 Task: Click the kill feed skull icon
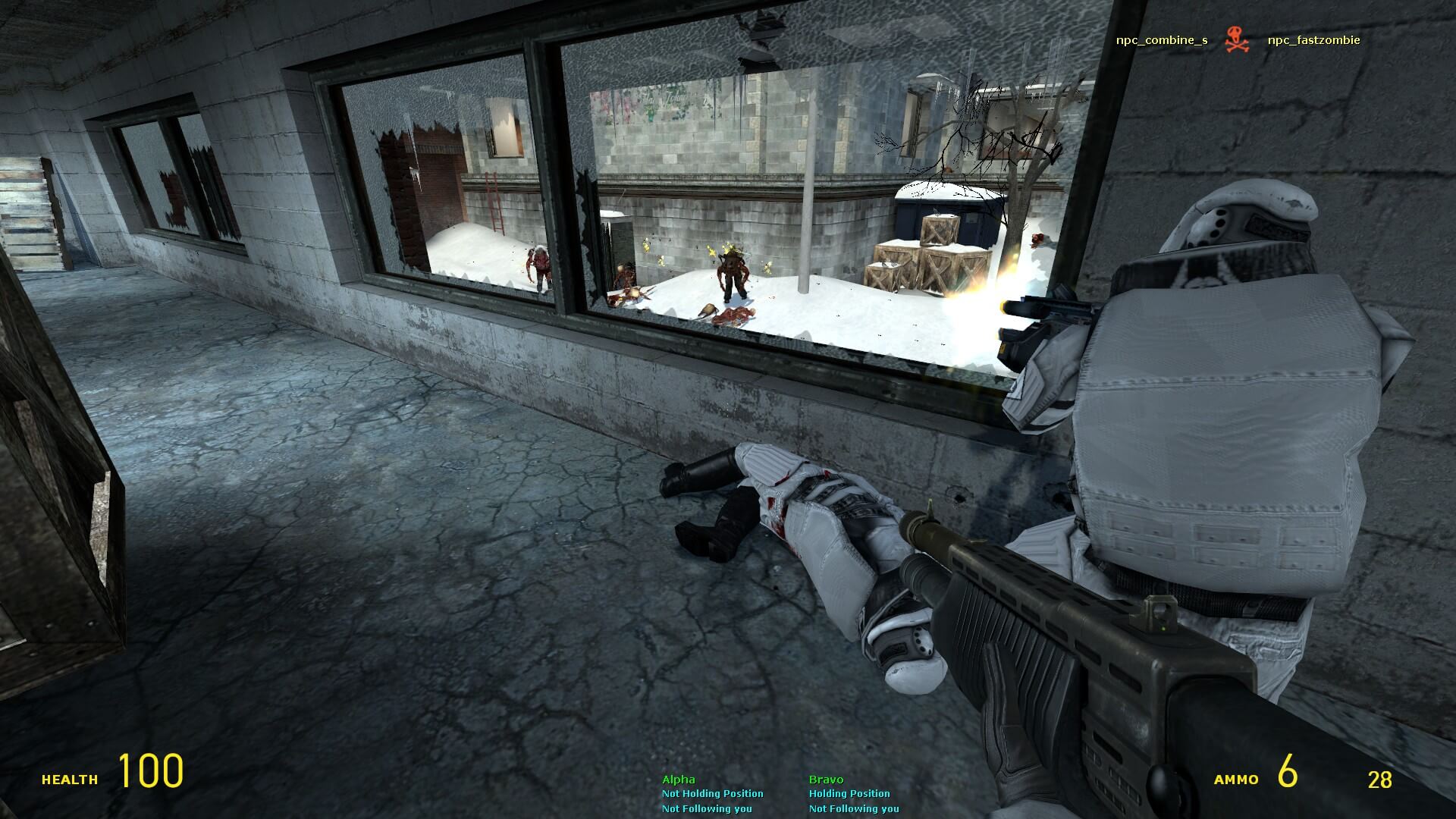pyautogui.click(x=1237, y=40)
